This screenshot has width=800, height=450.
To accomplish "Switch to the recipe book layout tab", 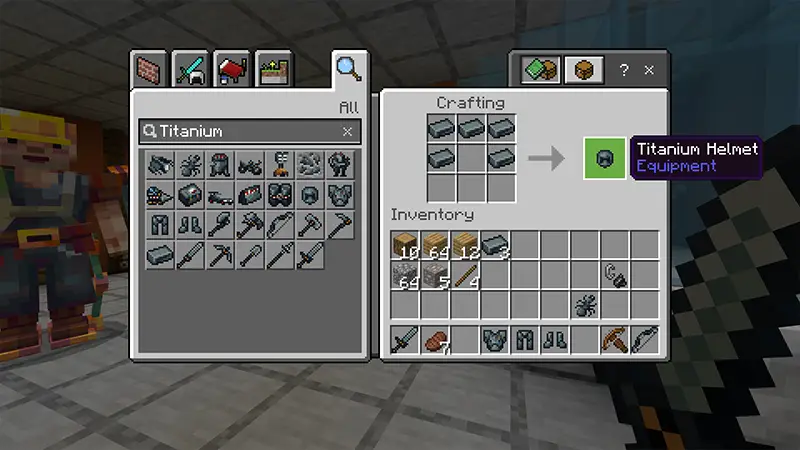I will point(540,70).
